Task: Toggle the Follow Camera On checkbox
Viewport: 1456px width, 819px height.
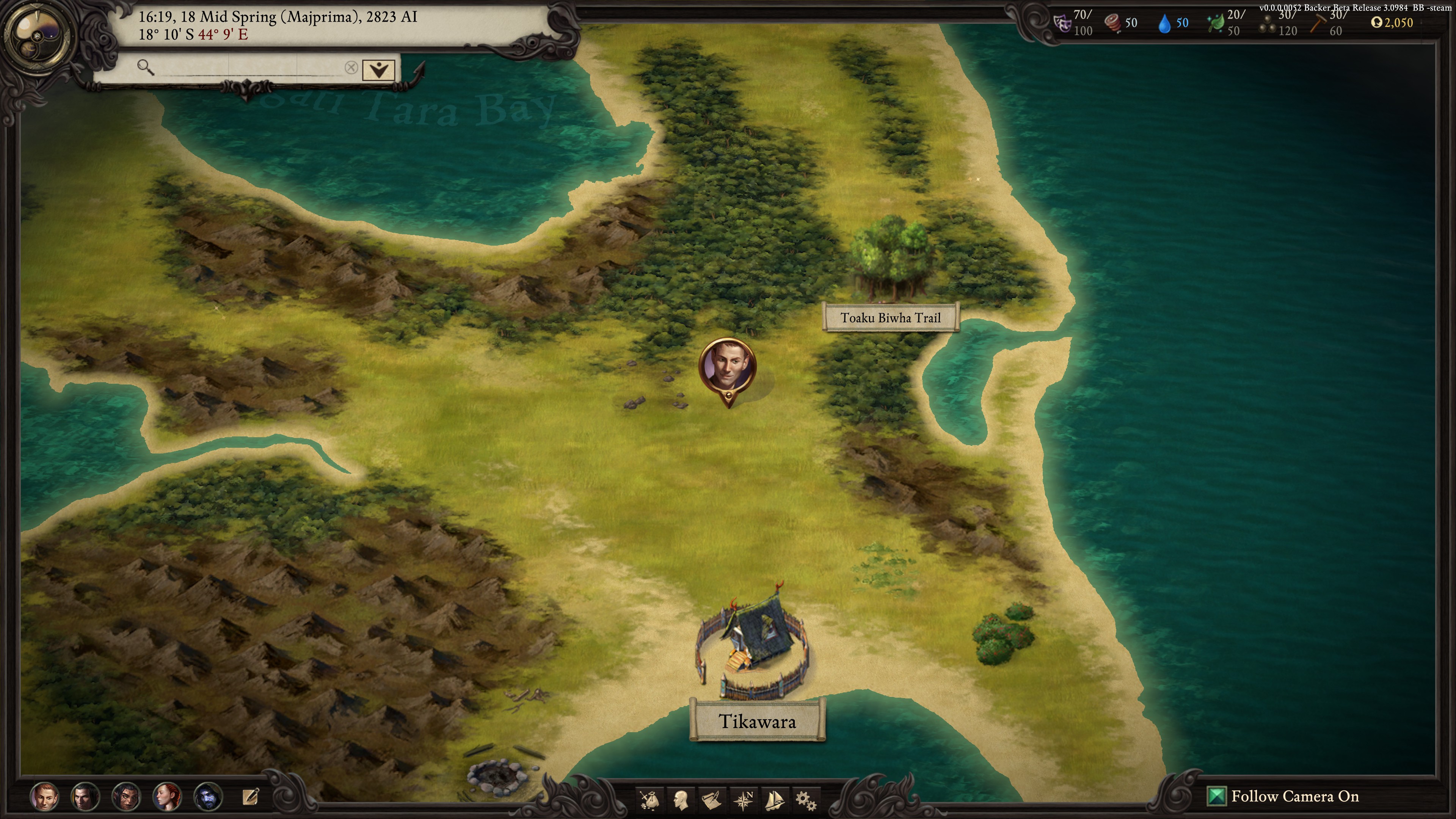Action: (x=1215, y=796)
